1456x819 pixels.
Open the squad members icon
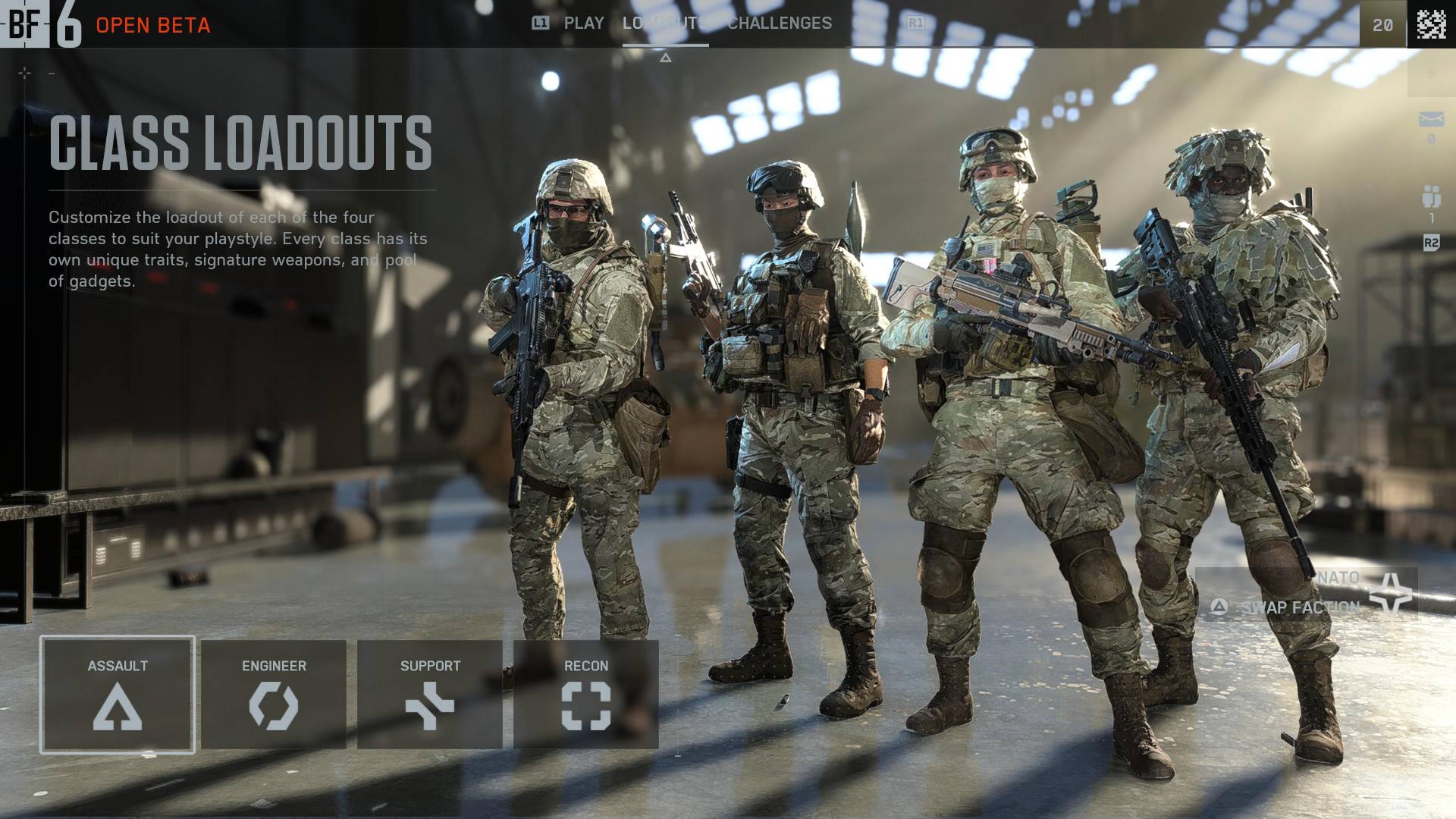1431,197
